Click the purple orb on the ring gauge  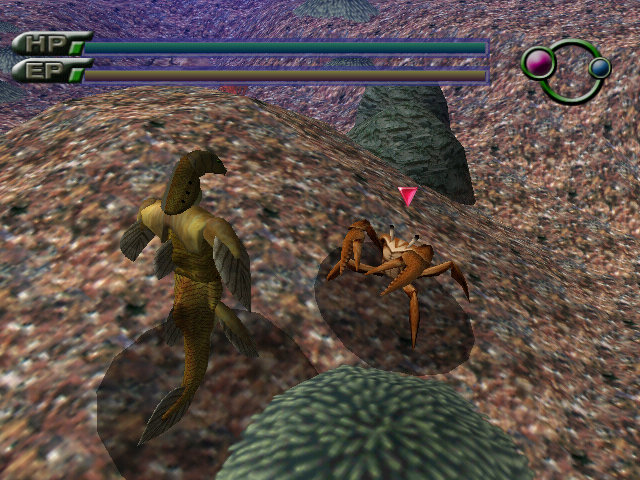(x=539, y=64)
